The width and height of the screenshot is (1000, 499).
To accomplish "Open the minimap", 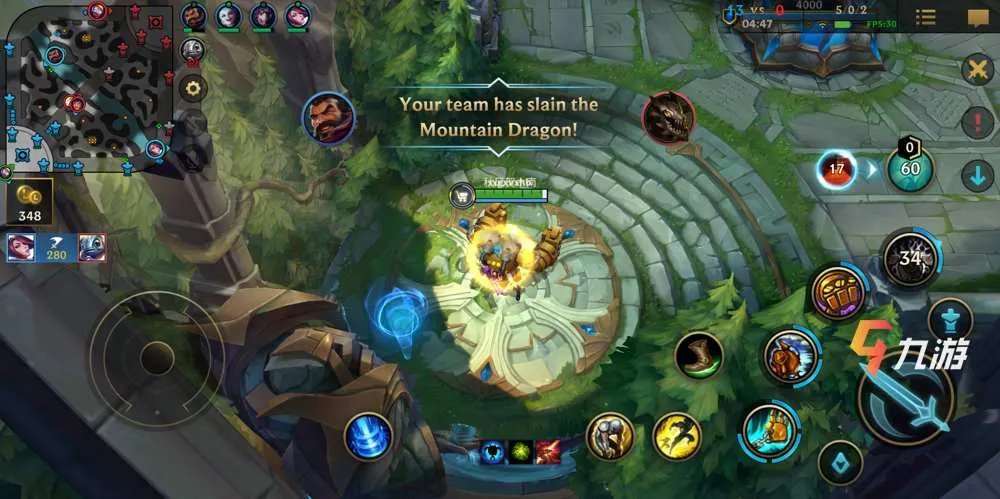I will [85, 85].
